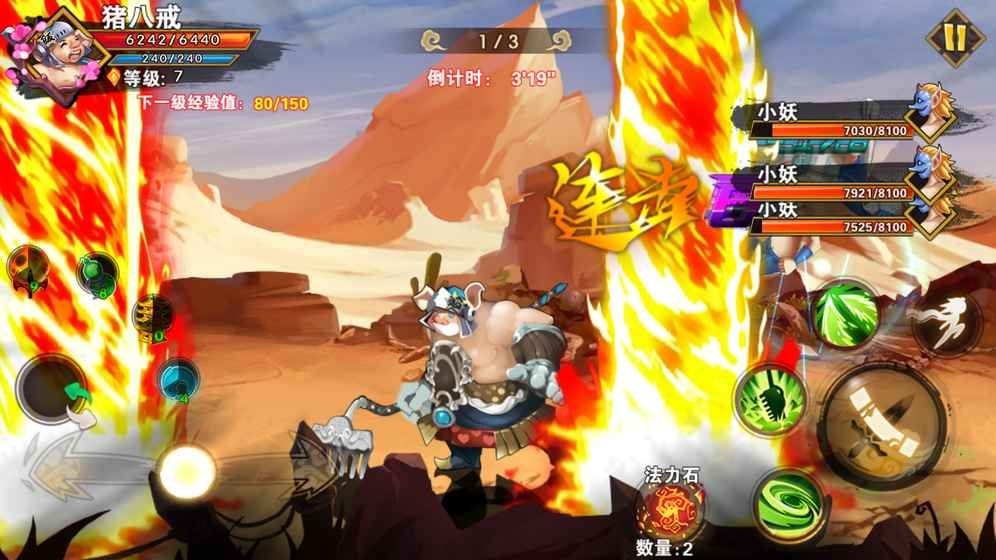Use the blue orb consumable item

pyautogui.click(x=176, y=379)
